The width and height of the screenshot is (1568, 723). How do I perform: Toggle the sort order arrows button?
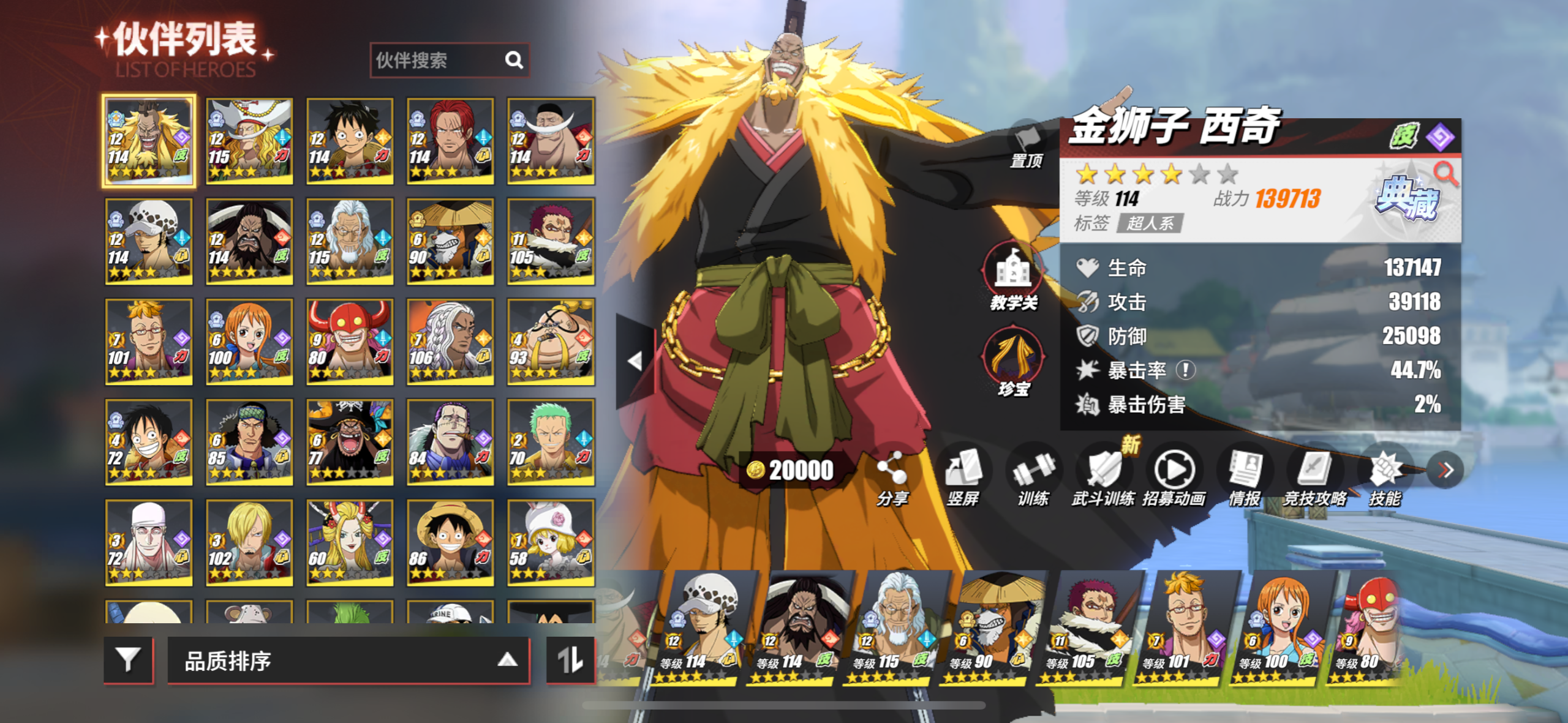(x=570, y=659)
